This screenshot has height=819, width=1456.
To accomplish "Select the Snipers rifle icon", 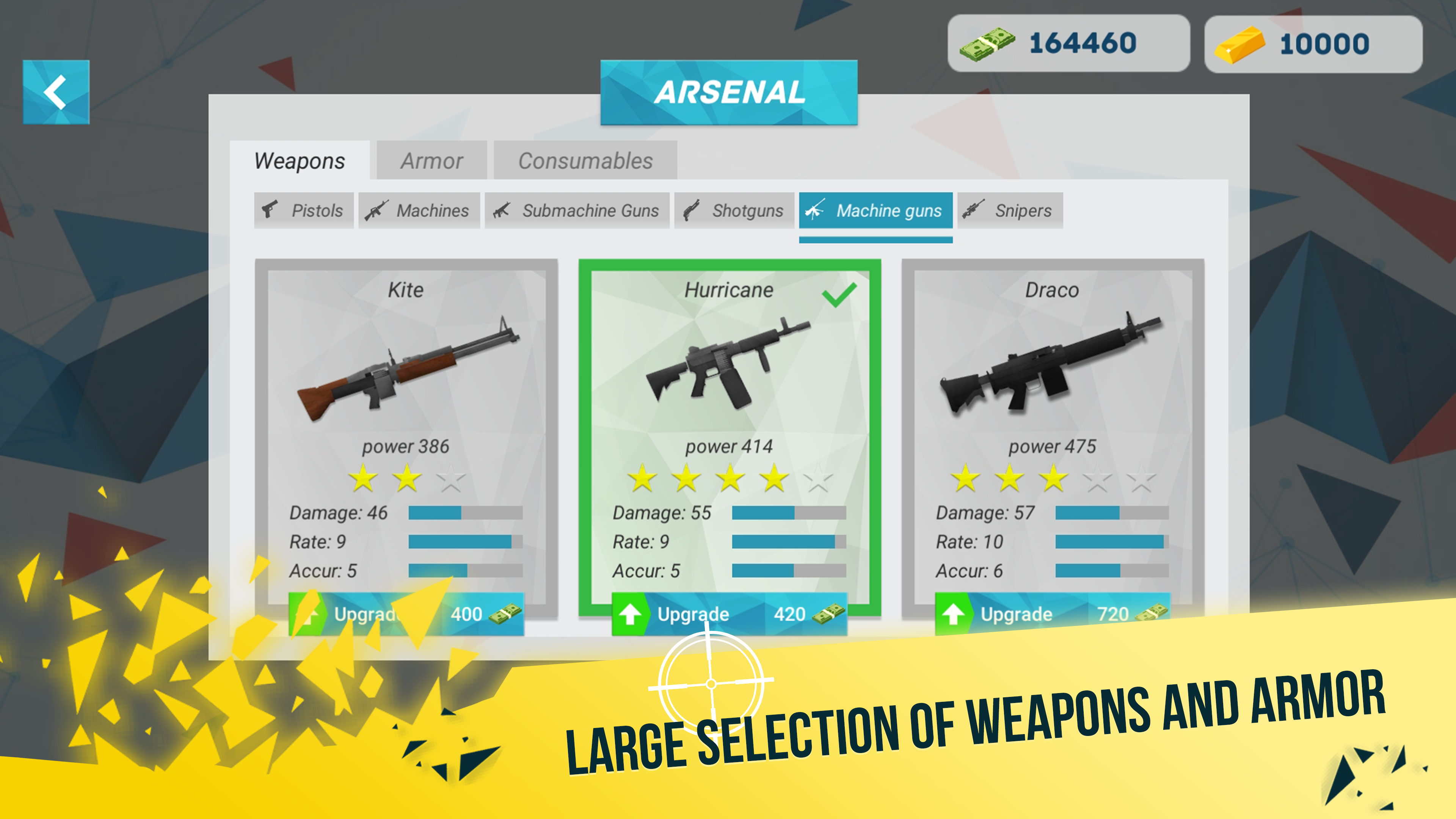I will [973, 210].
